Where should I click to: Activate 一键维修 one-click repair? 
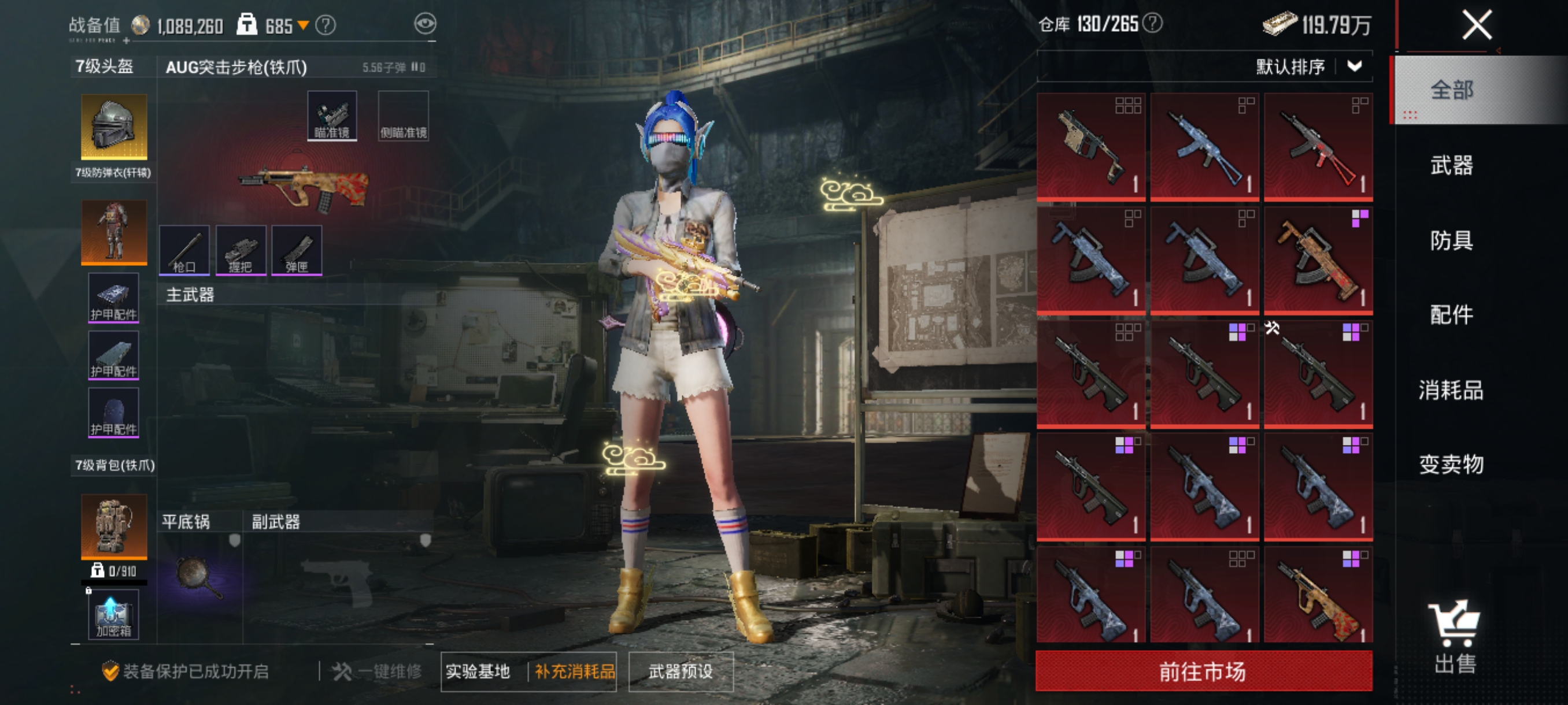pos(378,671)
